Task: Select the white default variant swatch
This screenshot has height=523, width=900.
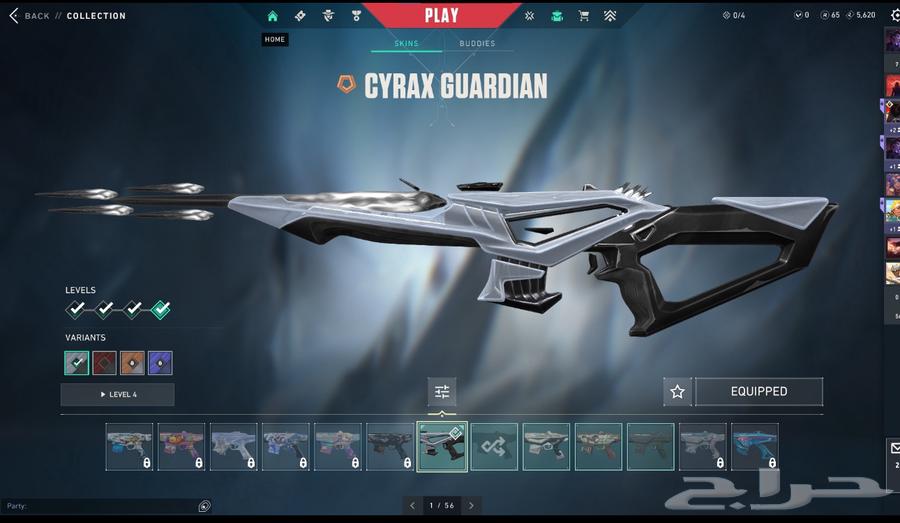Action: point(77,363)
